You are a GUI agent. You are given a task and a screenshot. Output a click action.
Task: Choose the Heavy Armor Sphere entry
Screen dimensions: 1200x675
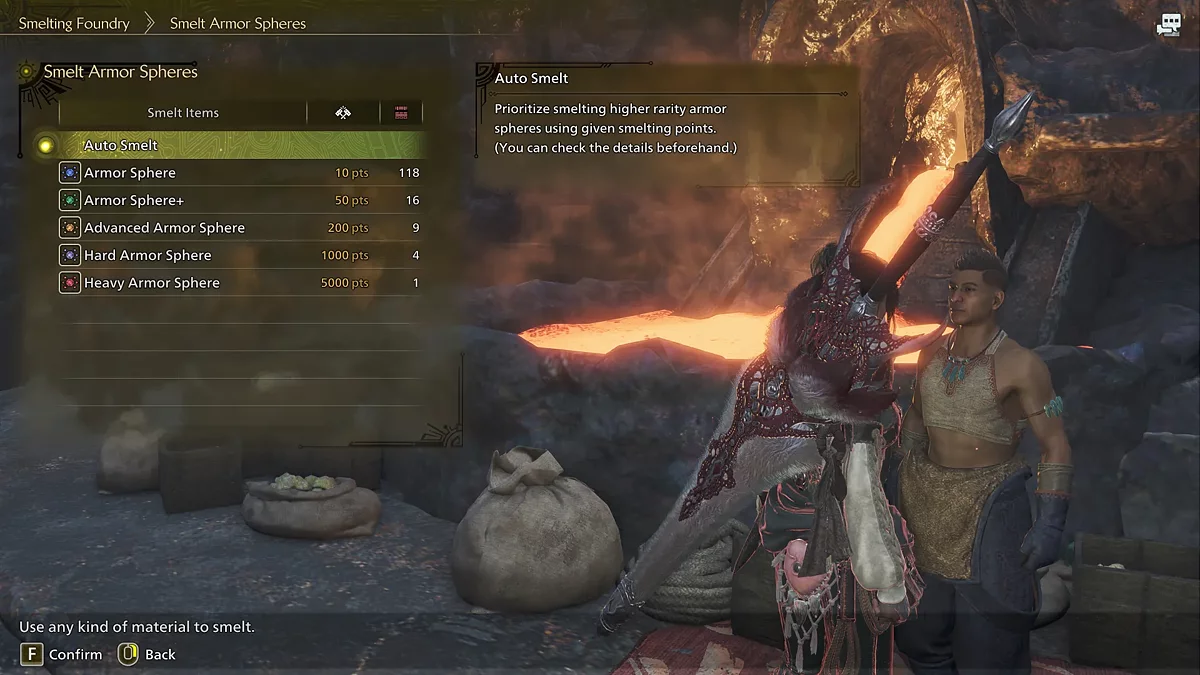pyautogui.click(x=152, y=283)
